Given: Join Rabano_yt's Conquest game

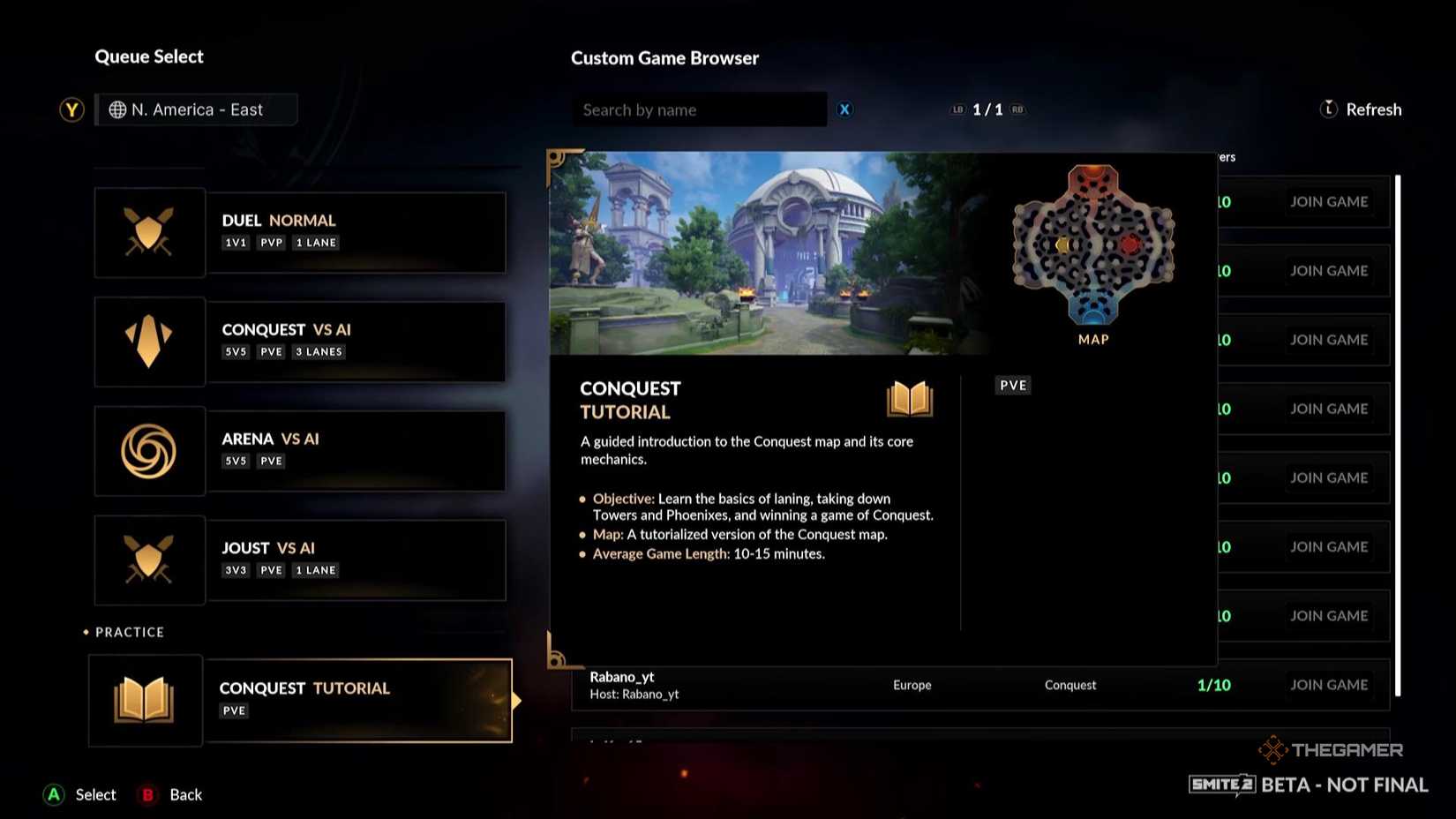Looking at the screenshot, I should pos(1330,684).
